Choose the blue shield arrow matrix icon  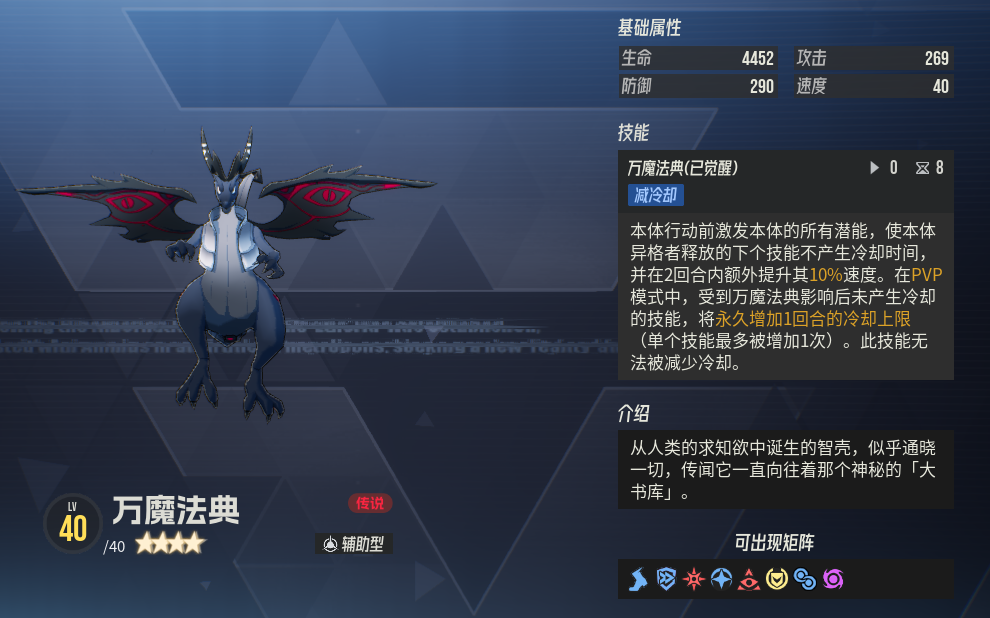tap(666, 579)
